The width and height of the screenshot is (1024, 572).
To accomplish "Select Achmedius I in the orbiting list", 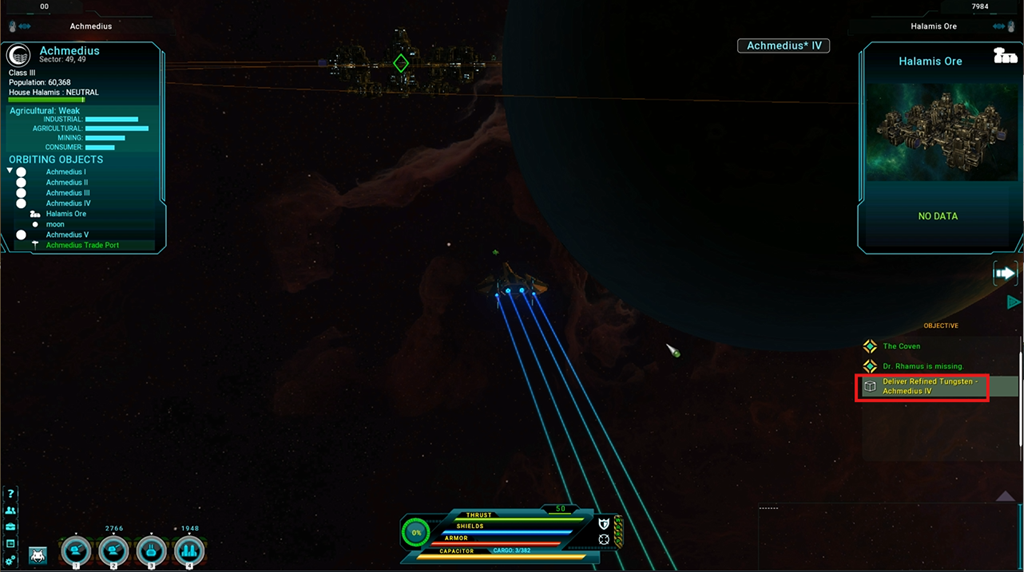I will (x=66, y=172).
